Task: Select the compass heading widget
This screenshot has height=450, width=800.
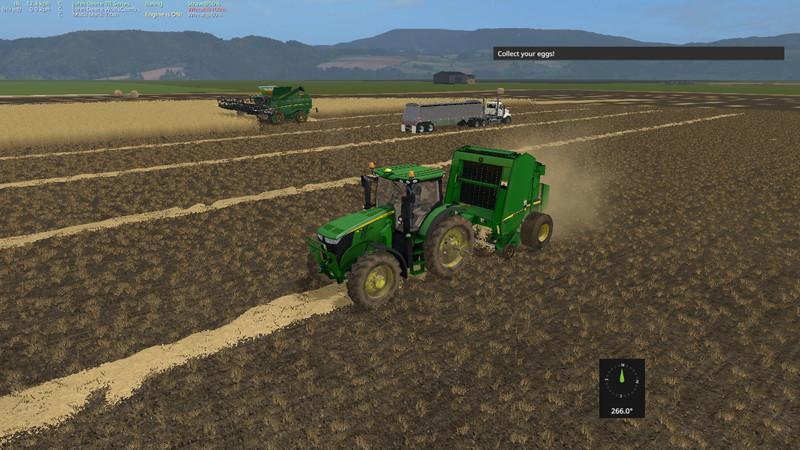Action: pyautogui.click(x=622, y=388)
